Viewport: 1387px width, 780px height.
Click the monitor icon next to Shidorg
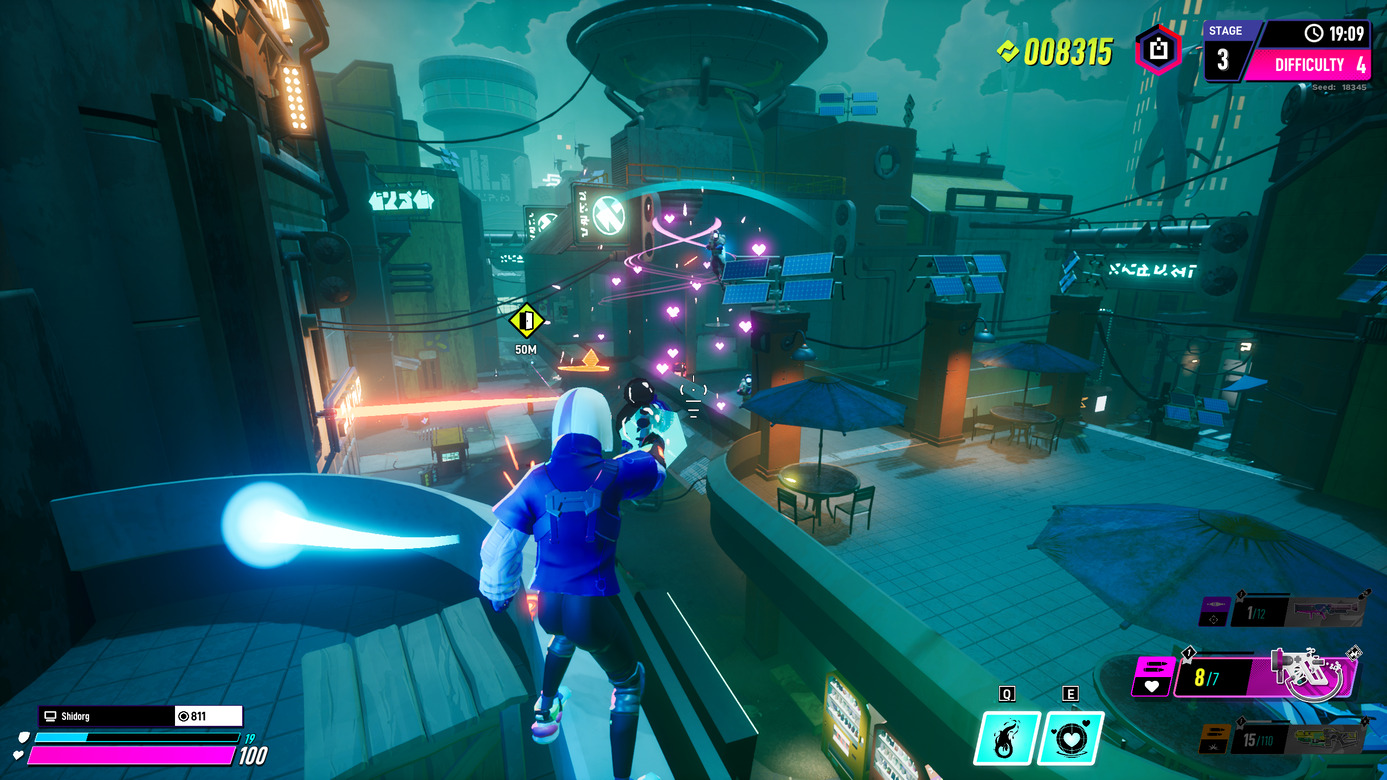point(48,716)
